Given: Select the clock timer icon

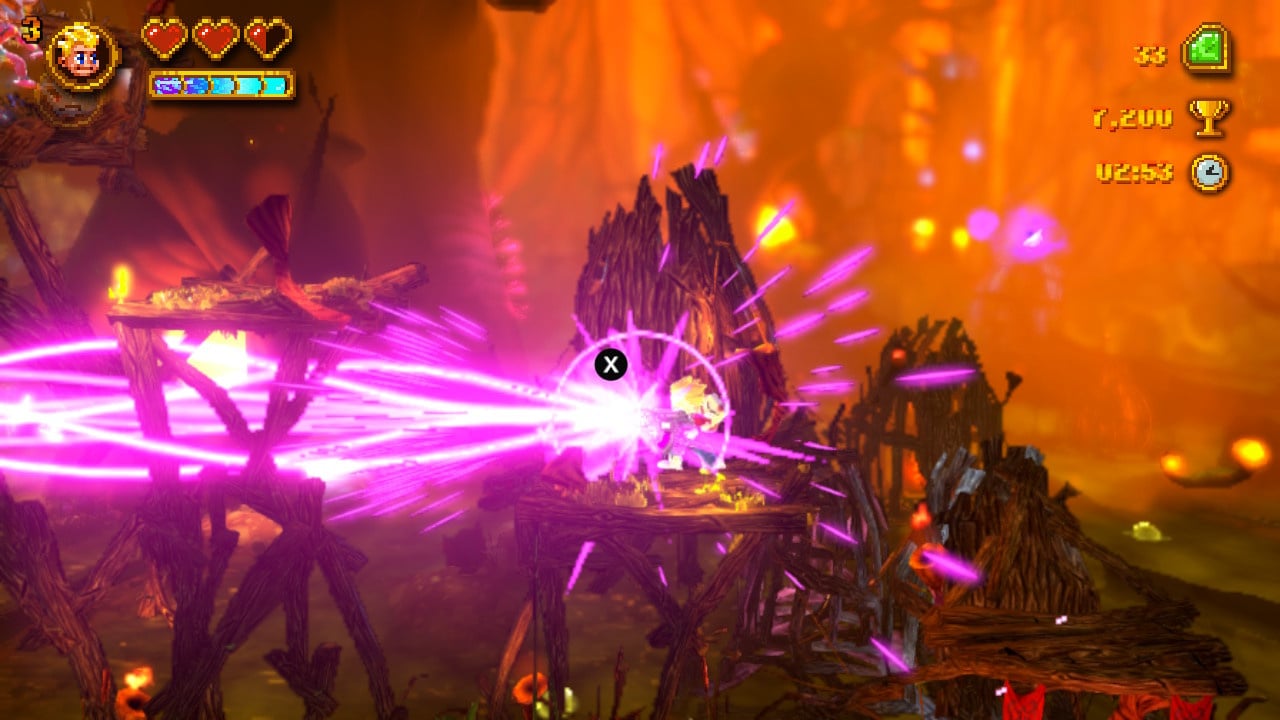Looking at the screenshot, I should [1209, 173].
